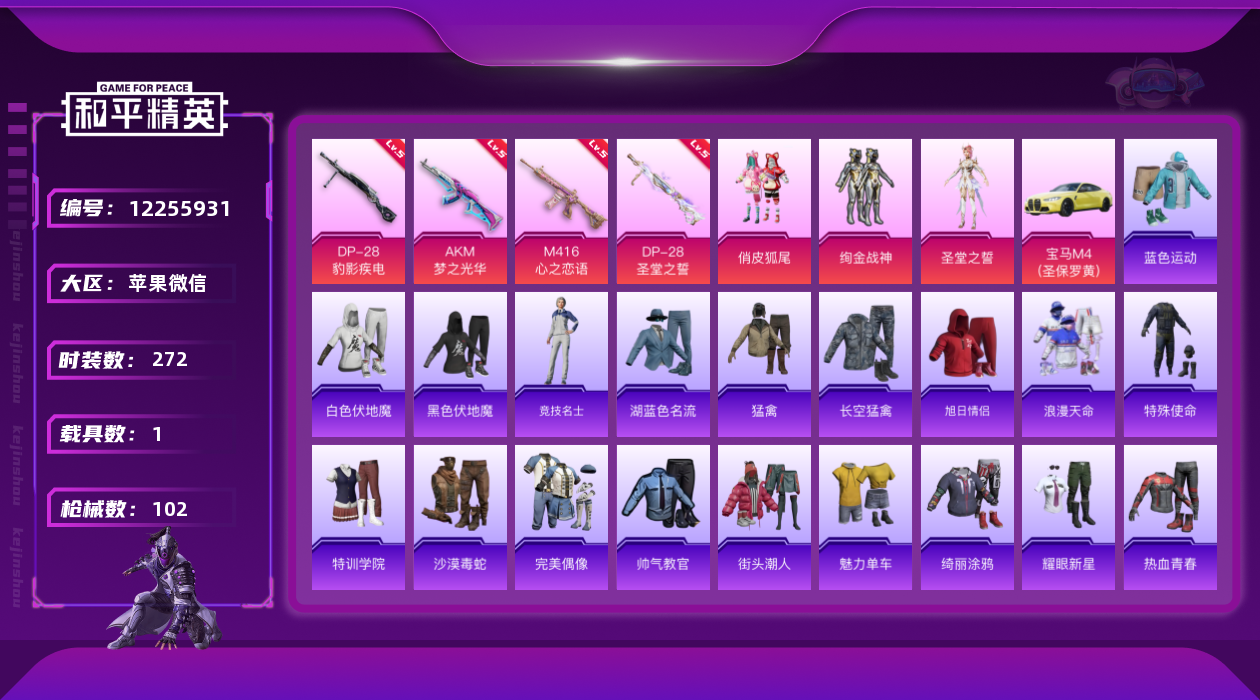Click the 竞技名士 outfit tile
This screenshot has height=700, width=1260.
click(x=561, y=364)
